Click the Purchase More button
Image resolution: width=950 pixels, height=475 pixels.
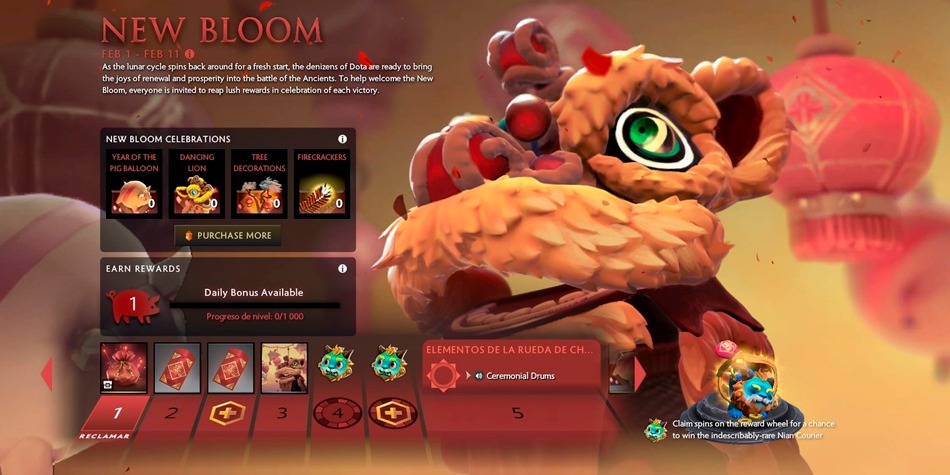(227, 236)
